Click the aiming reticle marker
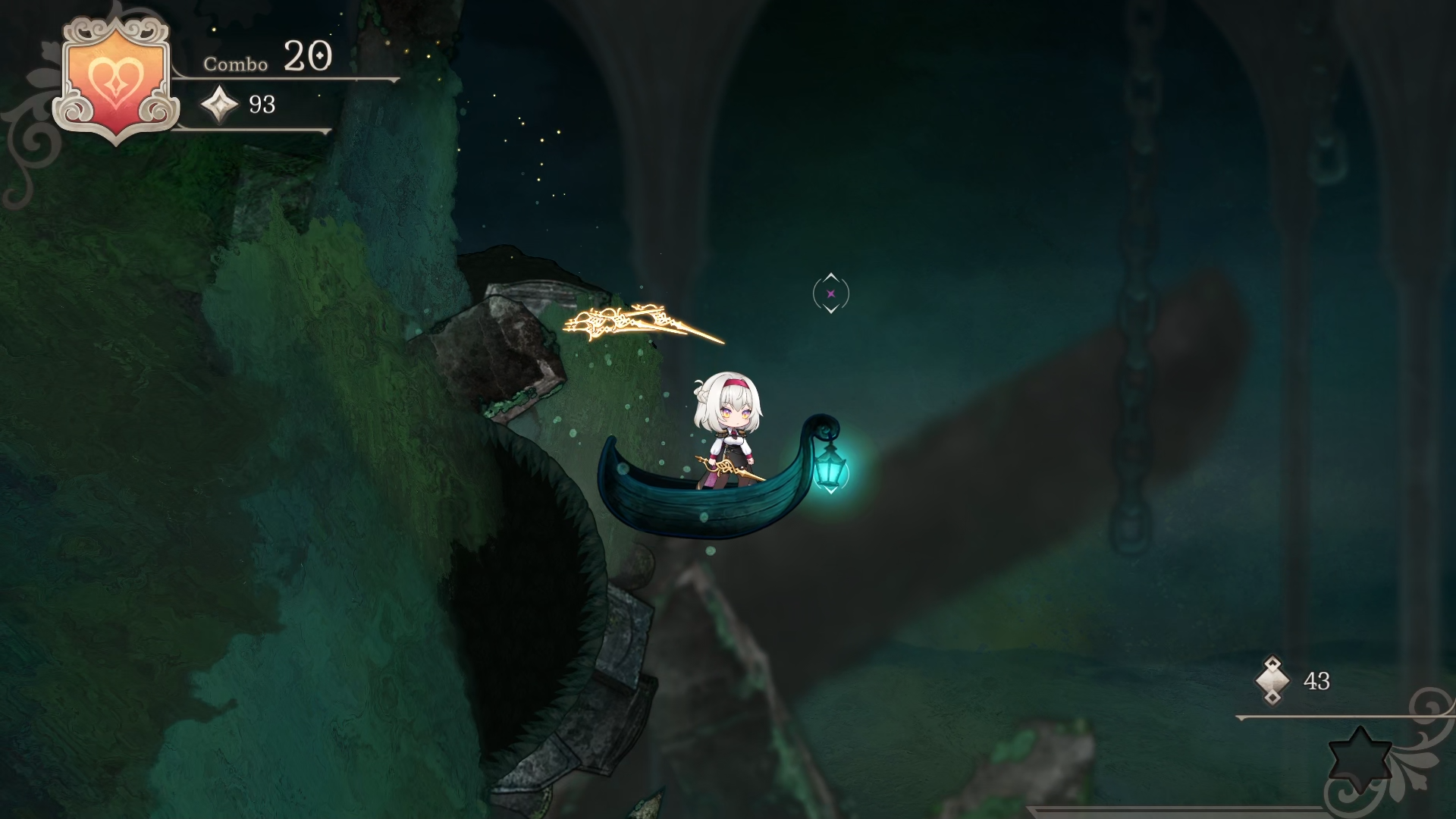The height and width of the screenshot is (819, 1456). (830, 293)
